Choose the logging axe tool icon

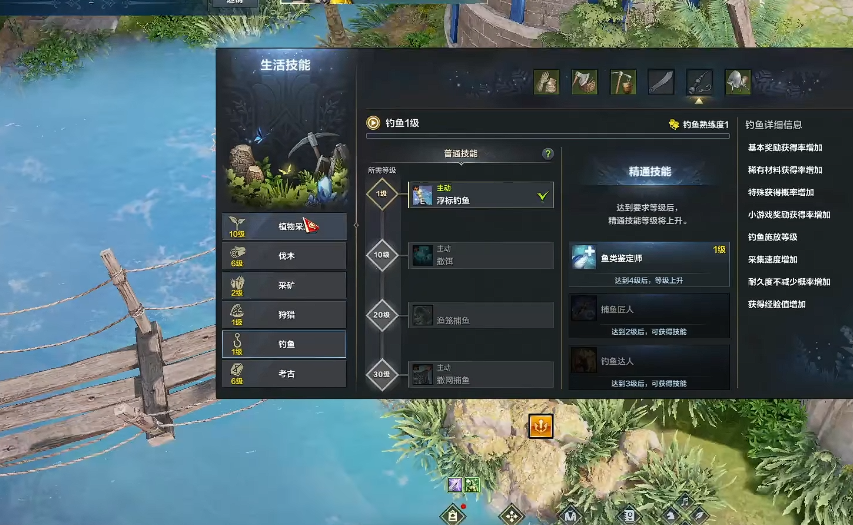584,82
